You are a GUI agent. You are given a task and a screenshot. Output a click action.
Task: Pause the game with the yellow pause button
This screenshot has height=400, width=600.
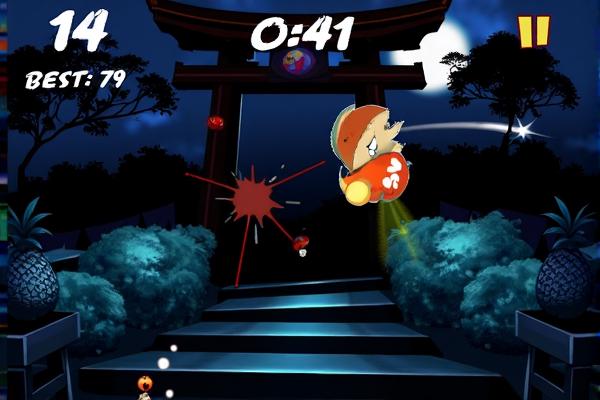tap(534, 31)
